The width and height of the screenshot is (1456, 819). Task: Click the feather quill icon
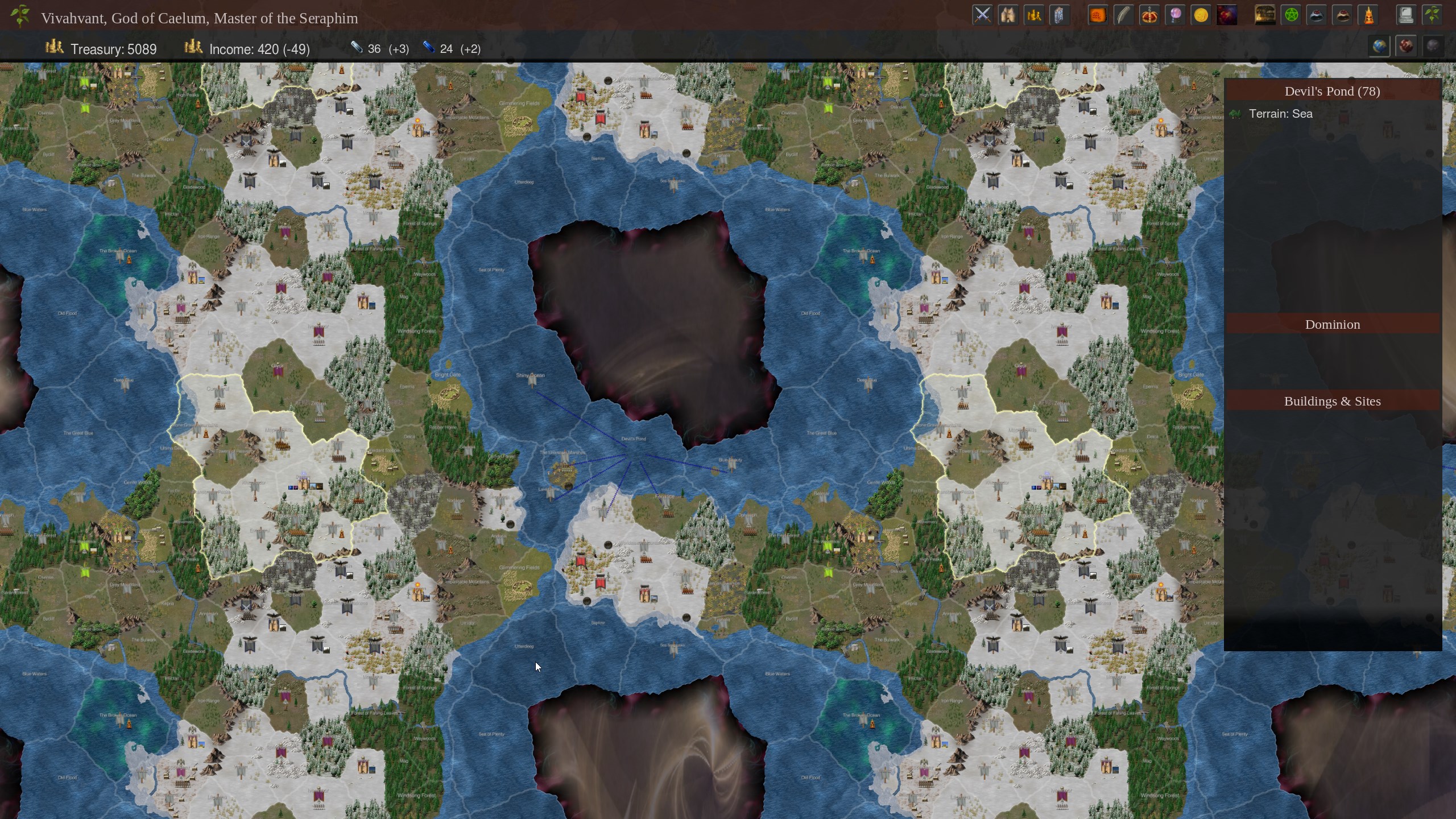(x=1123, y=15)
